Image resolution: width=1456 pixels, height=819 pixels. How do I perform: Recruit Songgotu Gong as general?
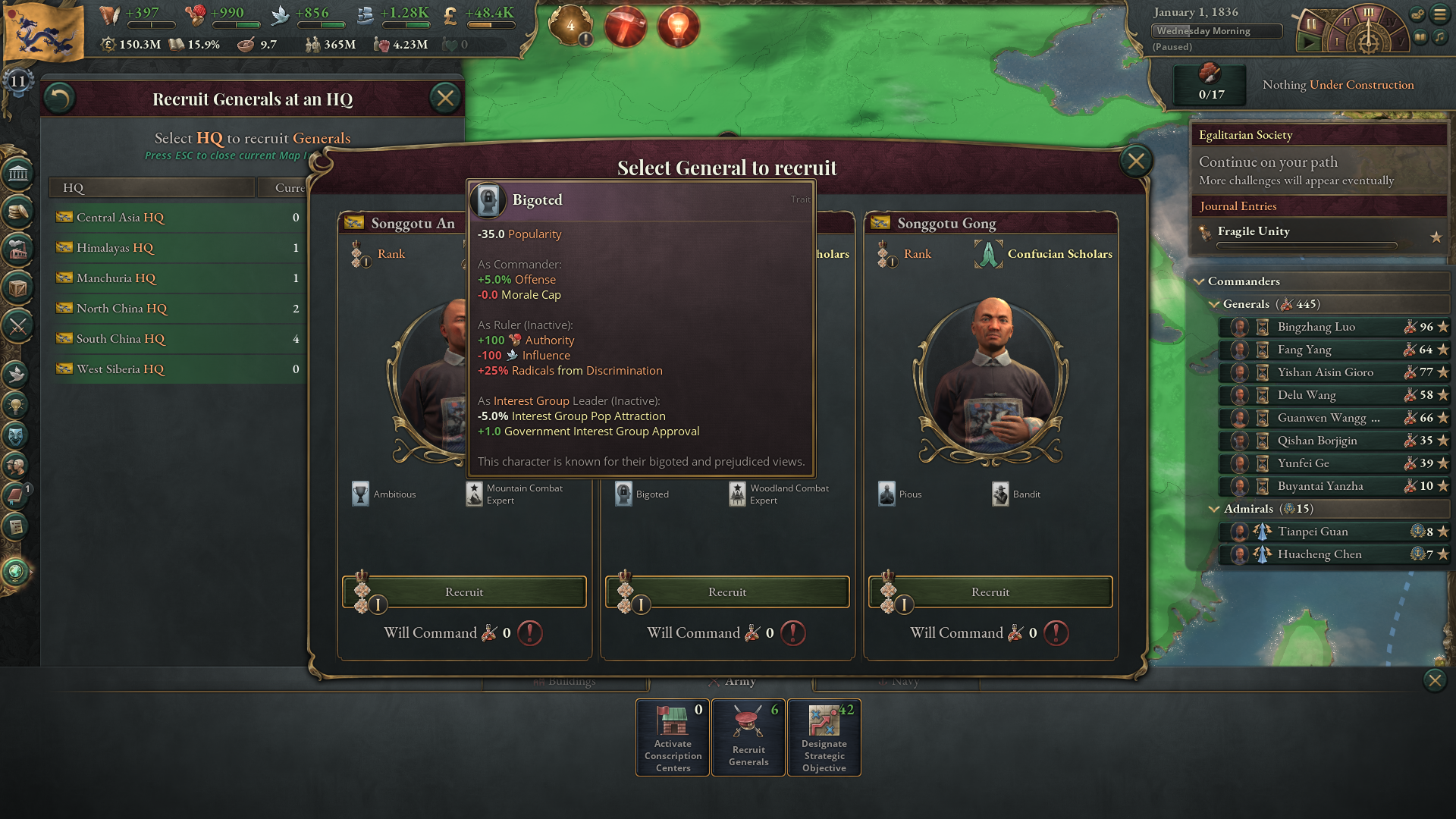990,592
